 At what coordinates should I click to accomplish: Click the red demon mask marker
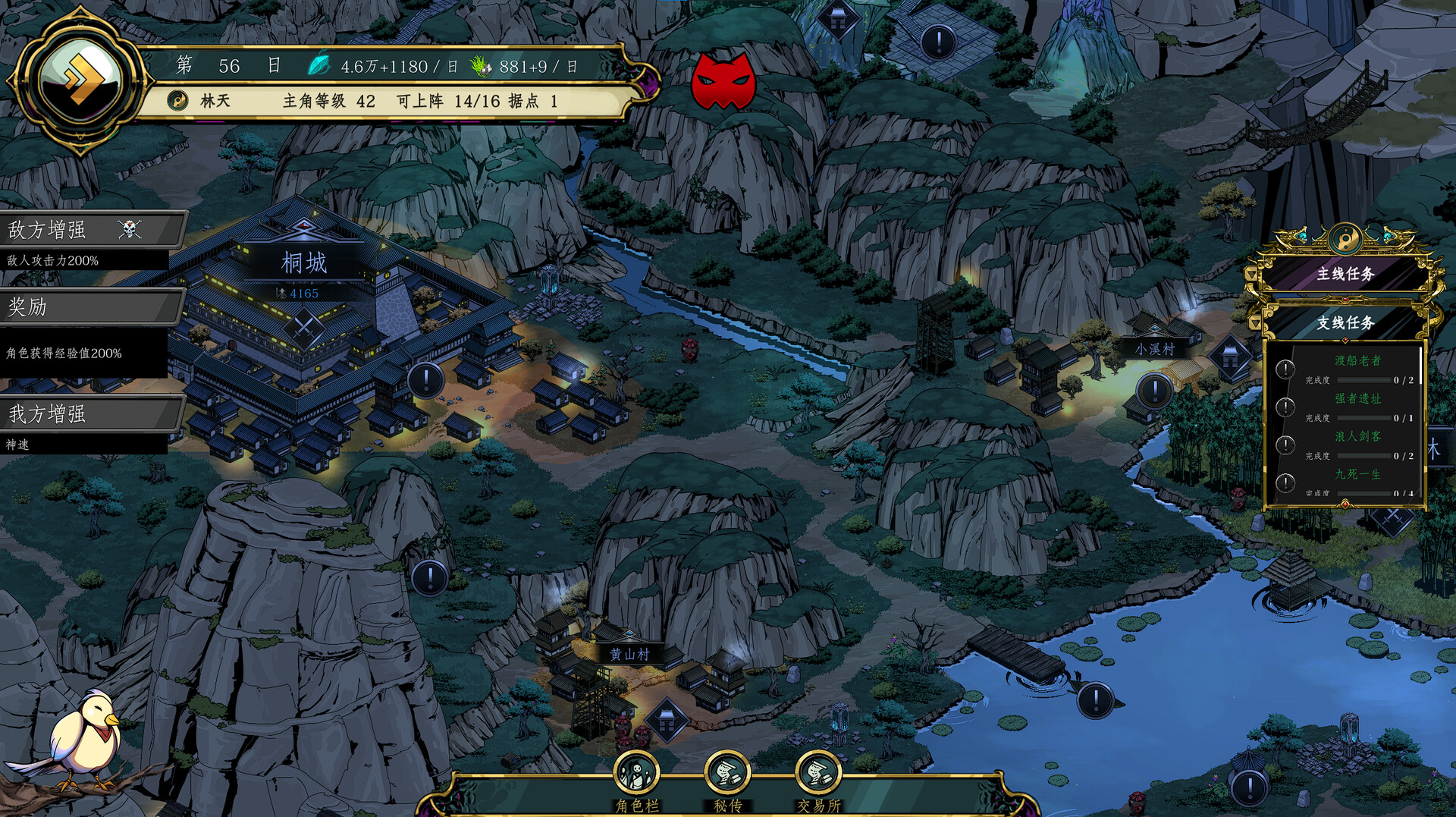pyautogui.click(x=723, y=81)
